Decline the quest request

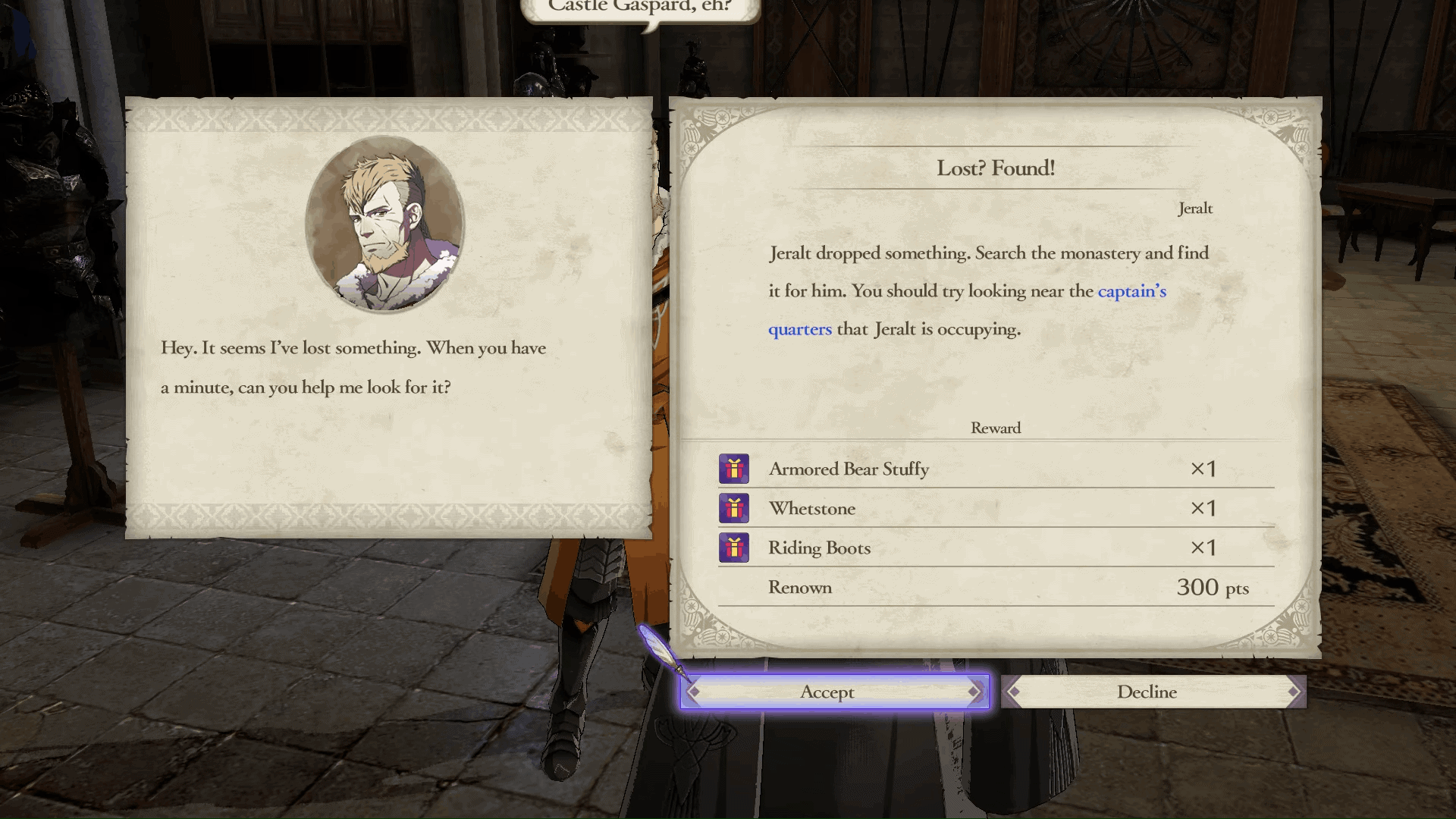[1147, 692]
